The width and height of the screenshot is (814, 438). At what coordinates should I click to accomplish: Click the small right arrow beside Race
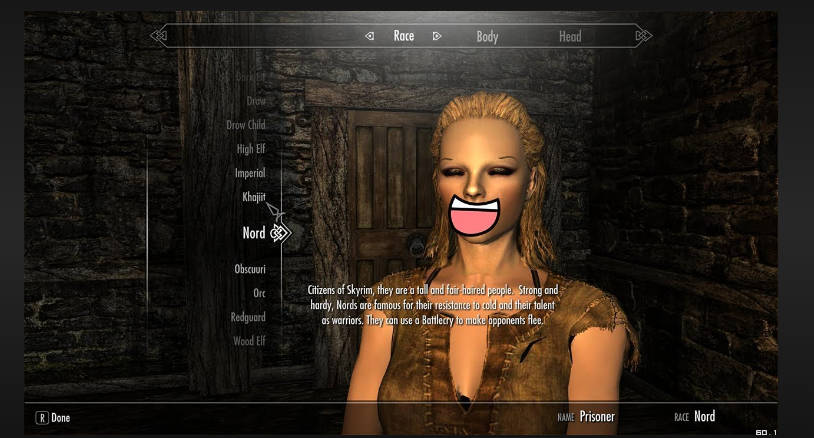(437, 36)
